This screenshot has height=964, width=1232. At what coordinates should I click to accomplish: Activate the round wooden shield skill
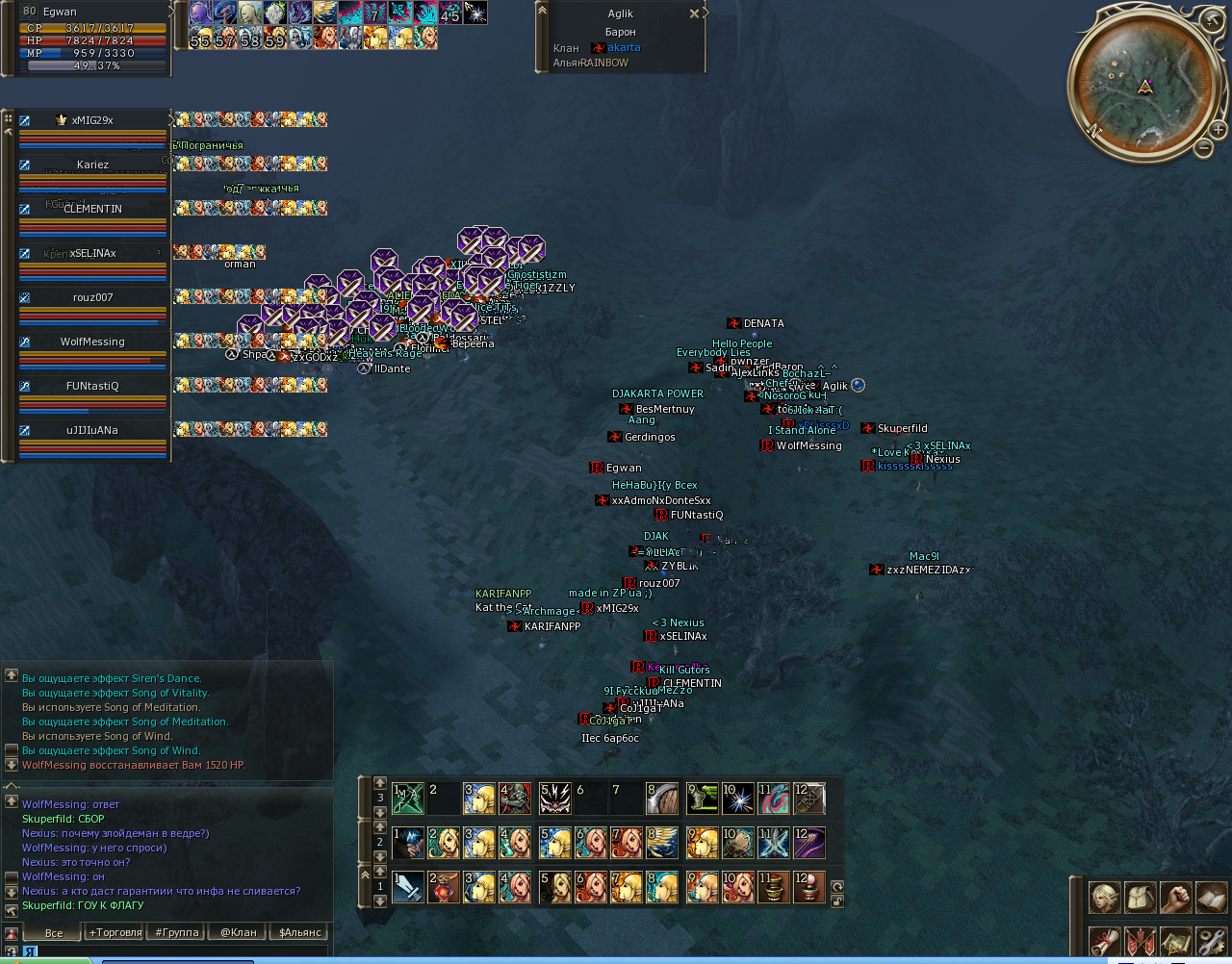coord(663,799)
